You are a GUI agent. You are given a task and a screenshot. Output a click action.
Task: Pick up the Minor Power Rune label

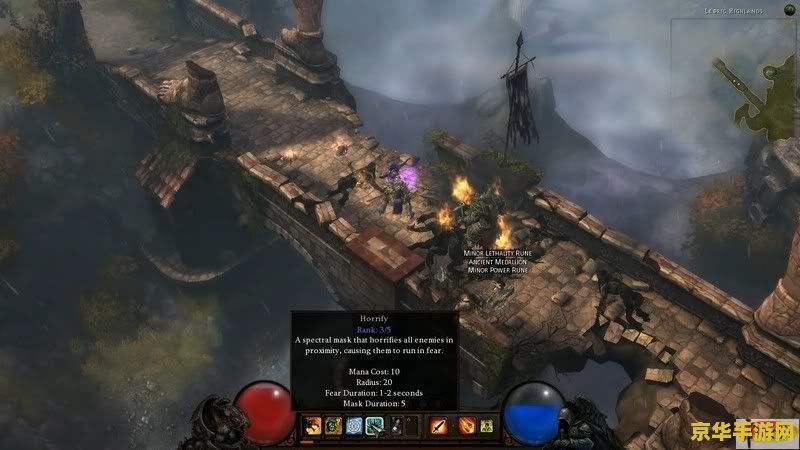pos(496,270)
